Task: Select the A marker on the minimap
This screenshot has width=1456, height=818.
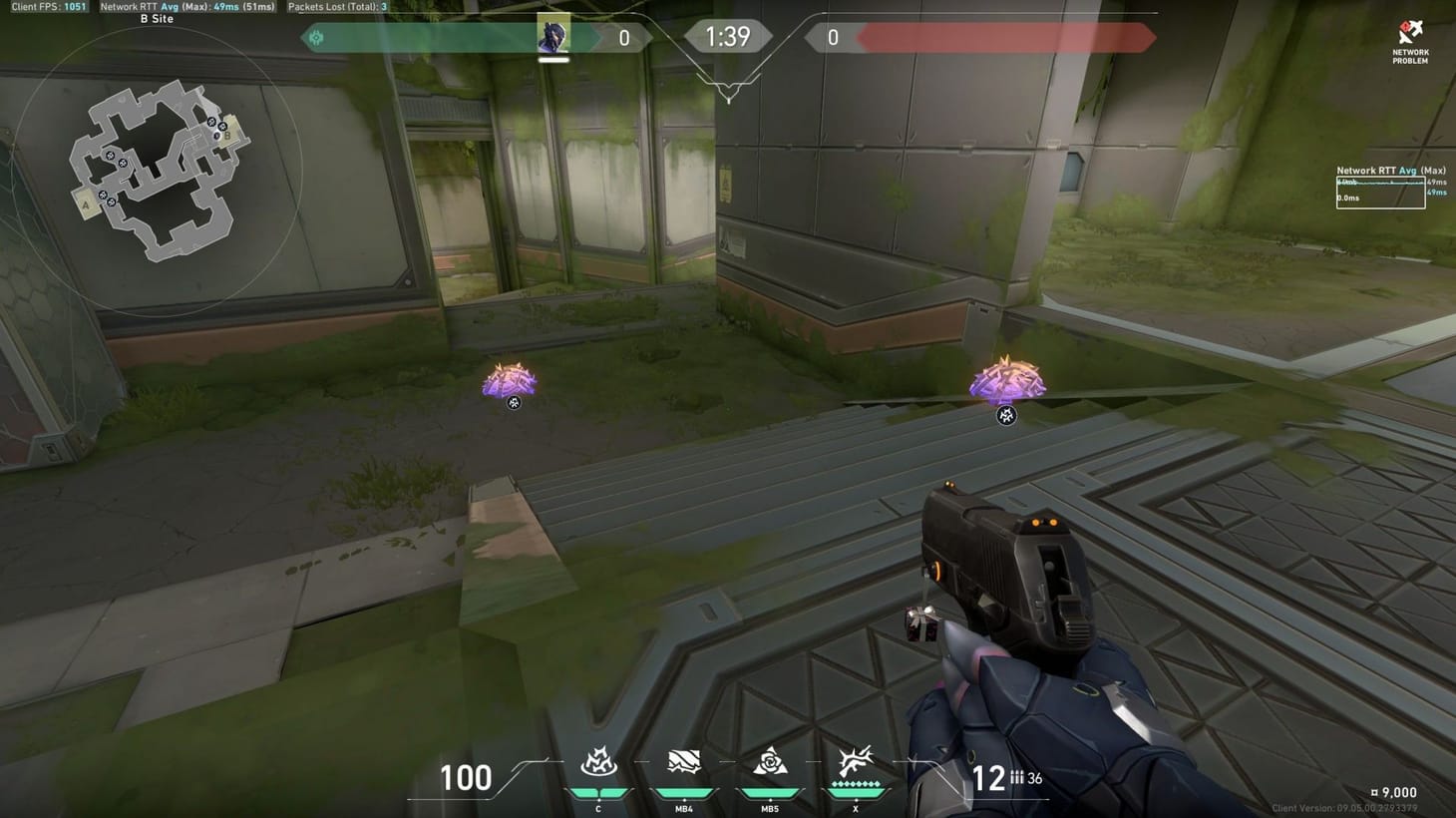Action: (88, 205)
